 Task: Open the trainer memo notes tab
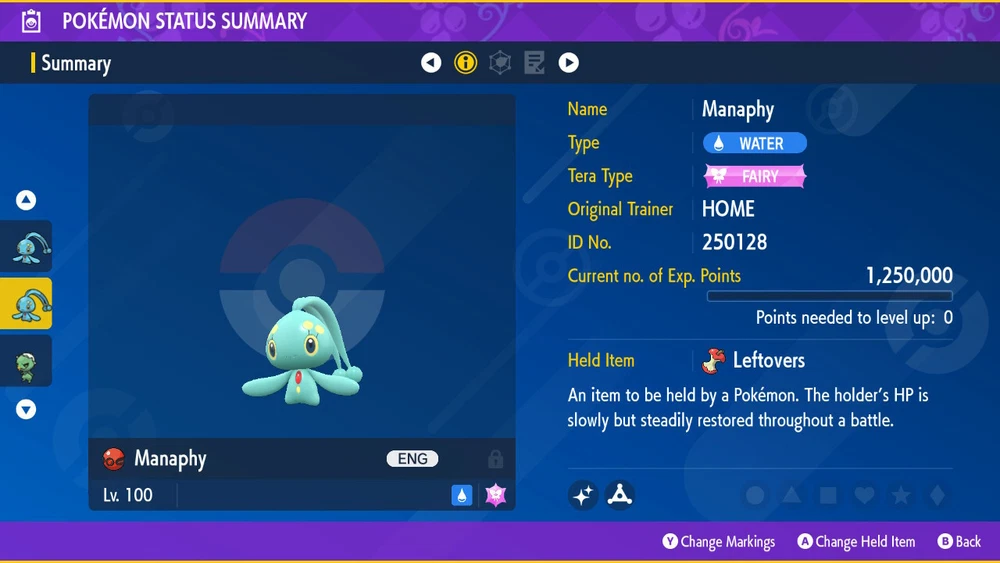coord(534,63)
